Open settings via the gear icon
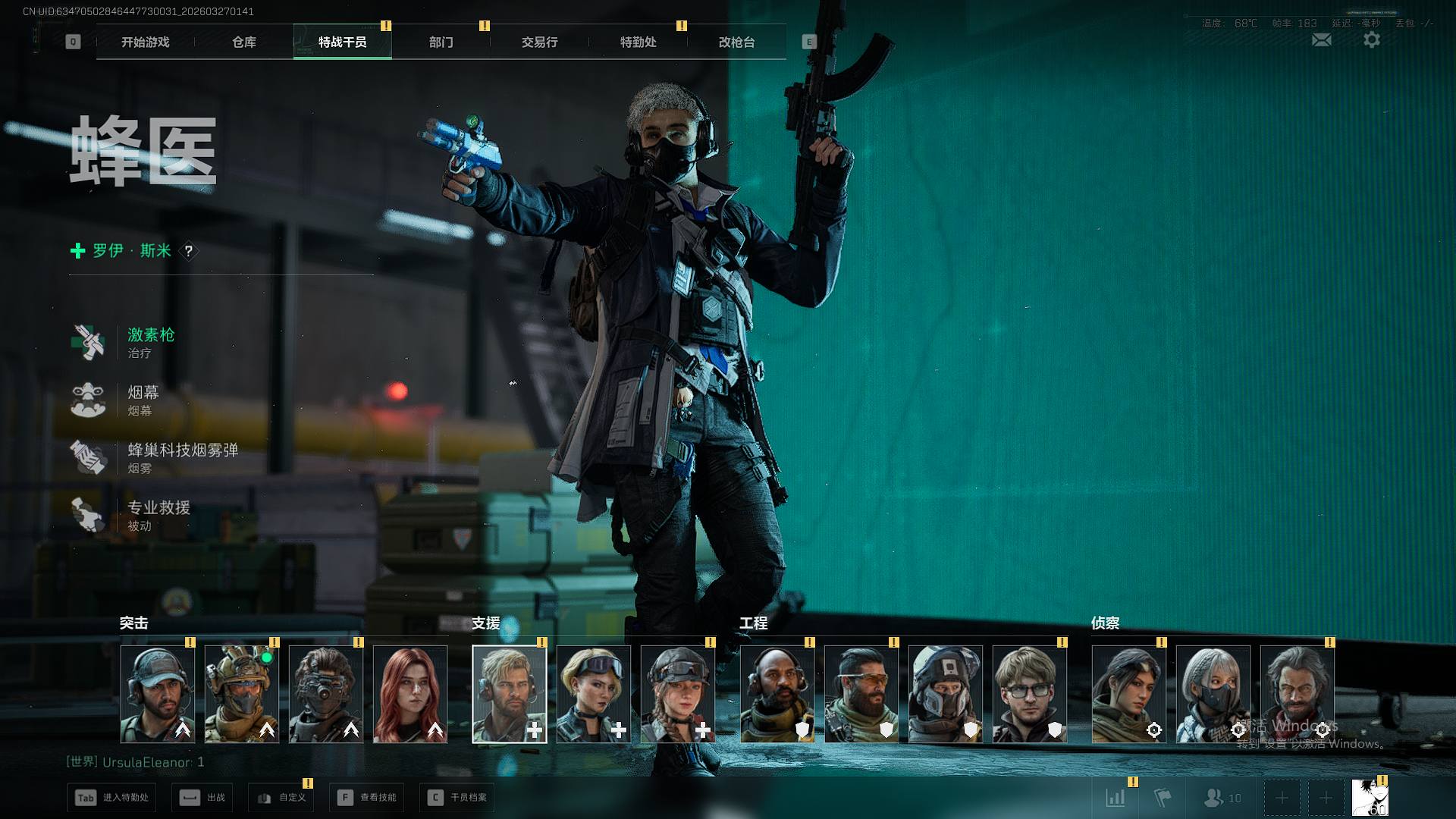Viewport: 1456px width, 819px height. click(x=1372, y=40)
